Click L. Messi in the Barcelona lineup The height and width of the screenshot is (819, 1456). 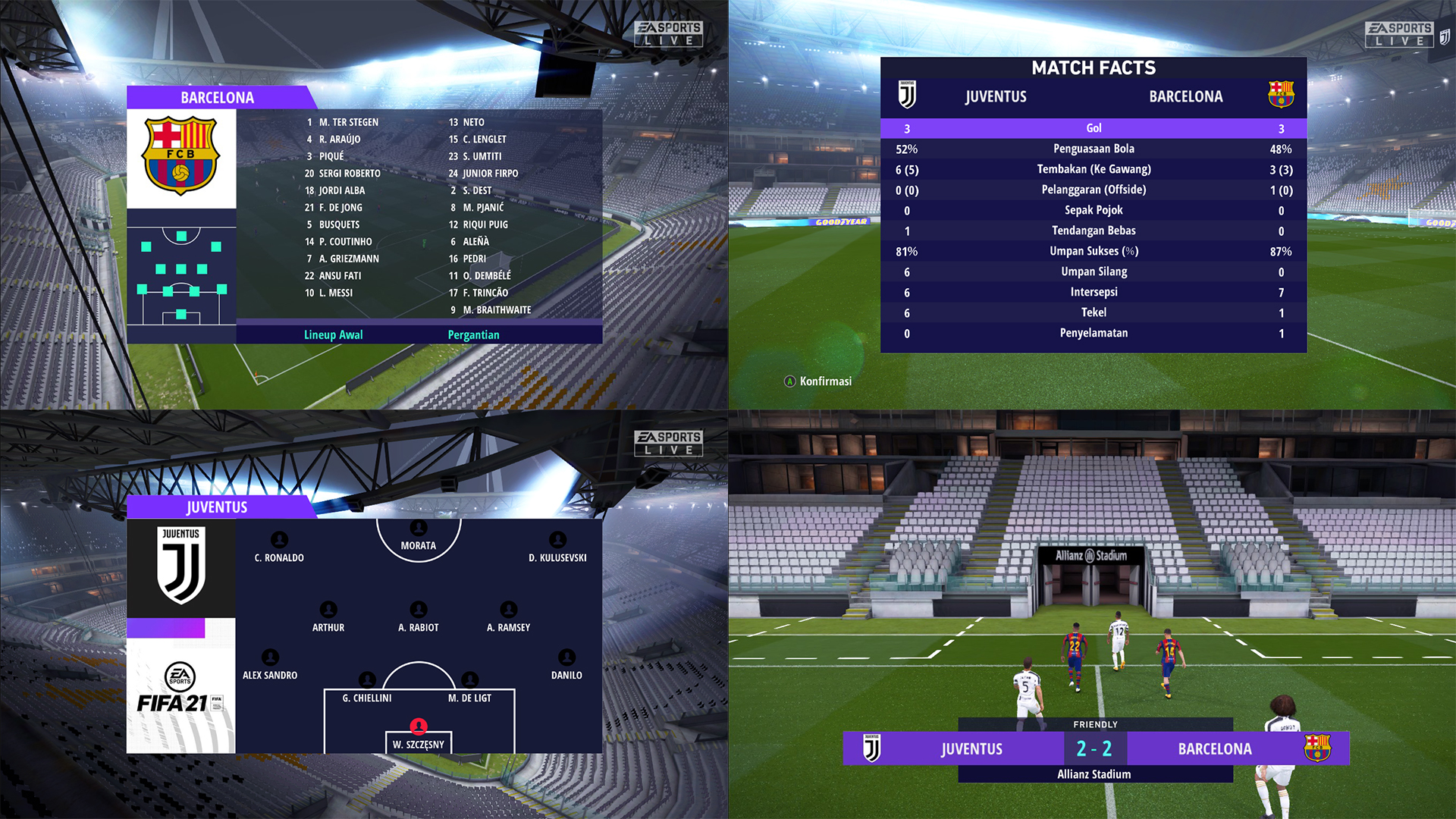pyautogui.click(x=336, y=292)
